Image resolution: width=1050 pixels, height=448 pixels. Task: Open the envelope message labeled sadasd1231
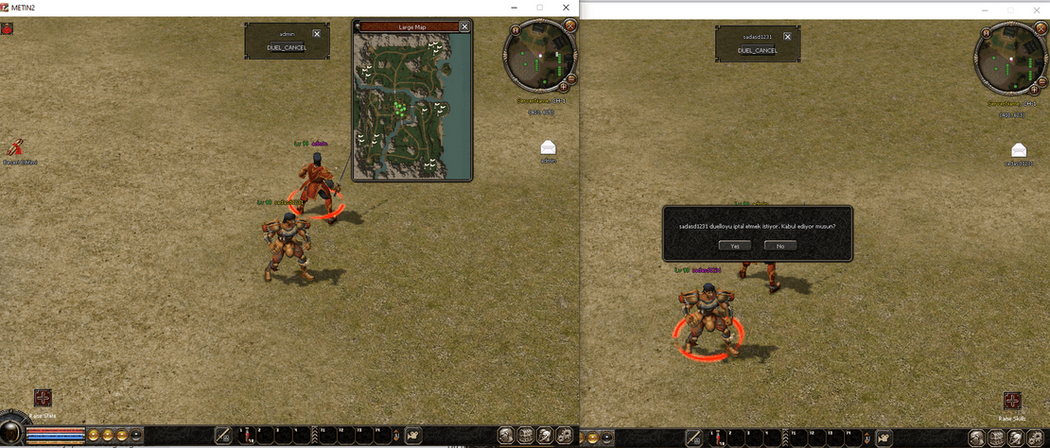[x=1018, y=151]
